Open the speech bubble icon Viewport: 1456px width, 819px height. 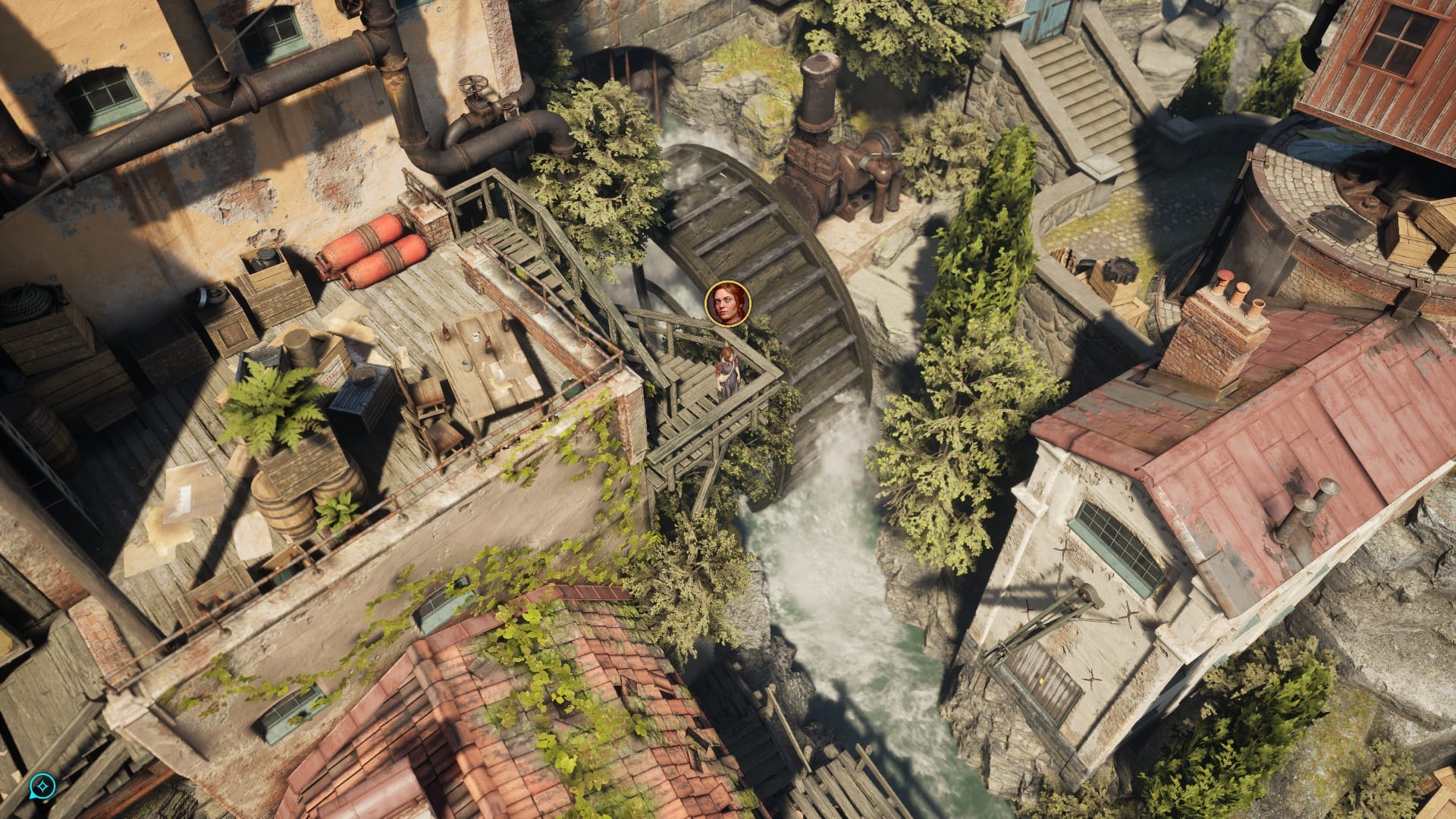pyautogui.click(x=43, y=786)
